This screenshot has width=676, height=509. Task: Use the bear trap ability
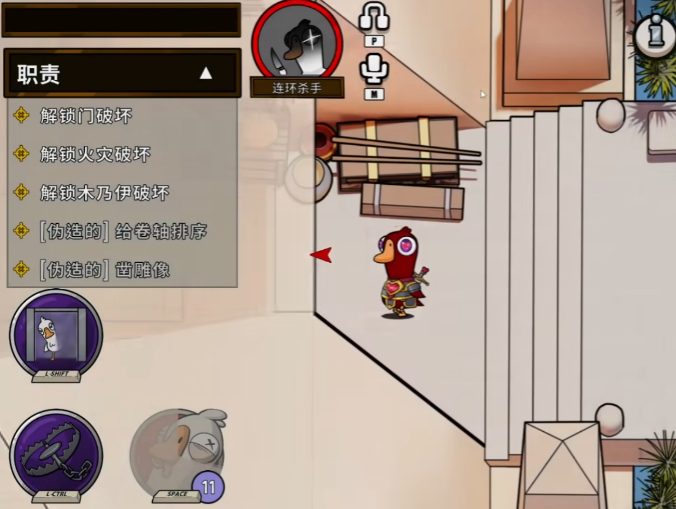(56, 452)
